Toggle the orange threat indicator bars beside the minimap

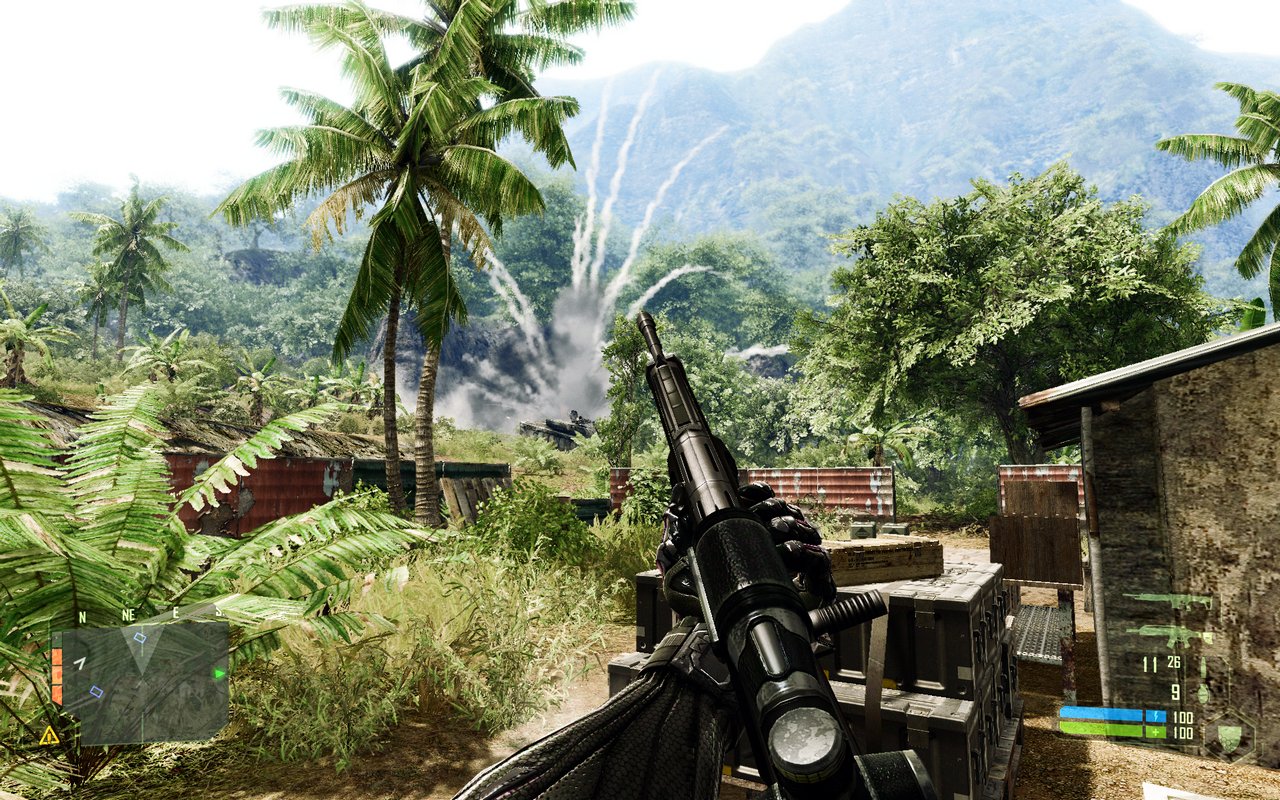(x=56, y=674)
